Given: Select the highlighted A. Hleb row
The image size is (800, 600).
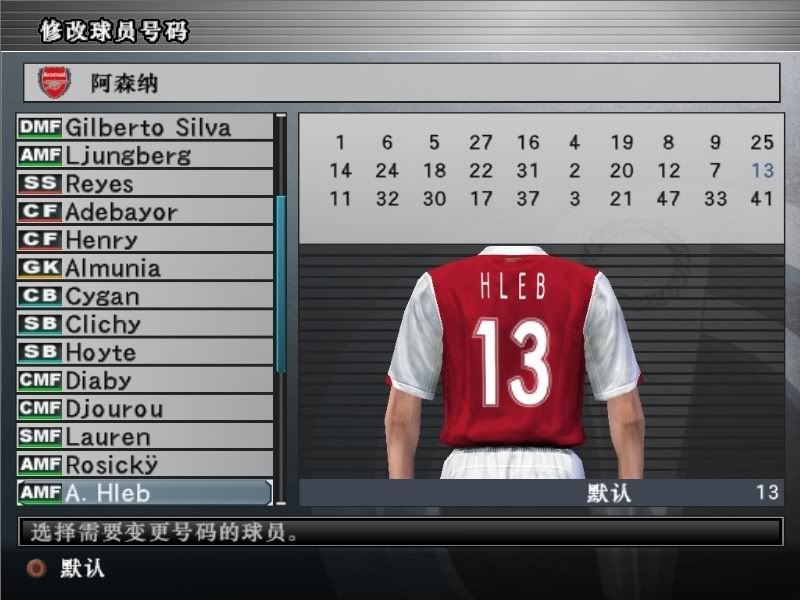Looking at the screenshot, I should [146, 492].
